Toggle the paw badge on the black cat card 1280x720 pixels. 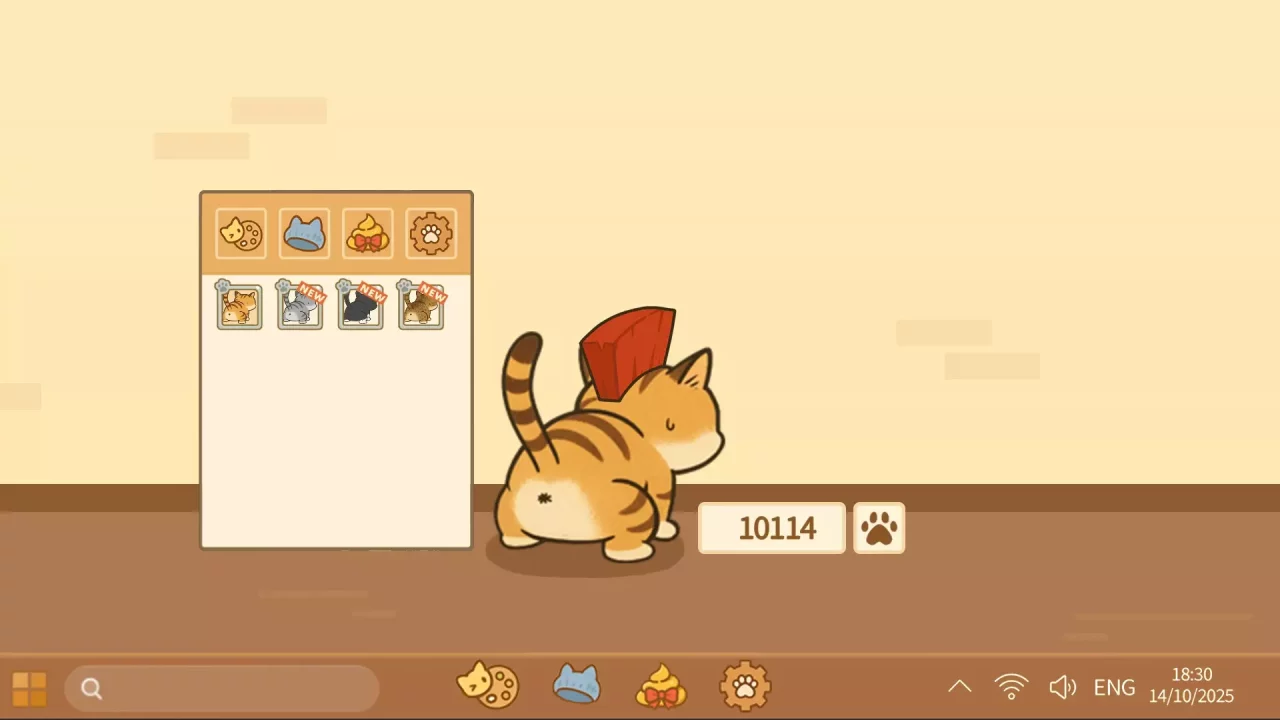coord(342,288)
